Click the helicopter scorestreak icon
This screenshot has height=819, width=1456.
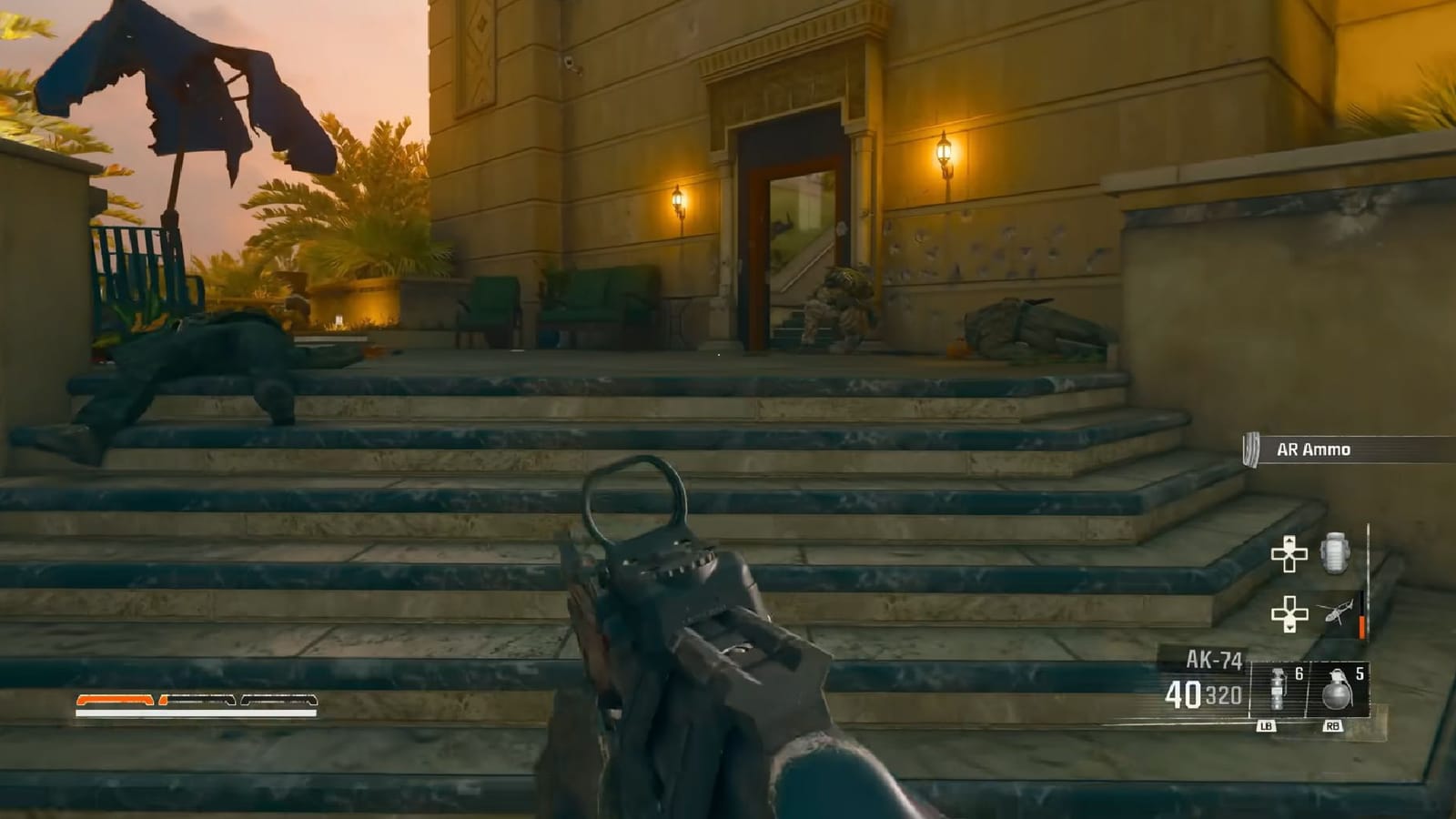[x=1339, y=611]
